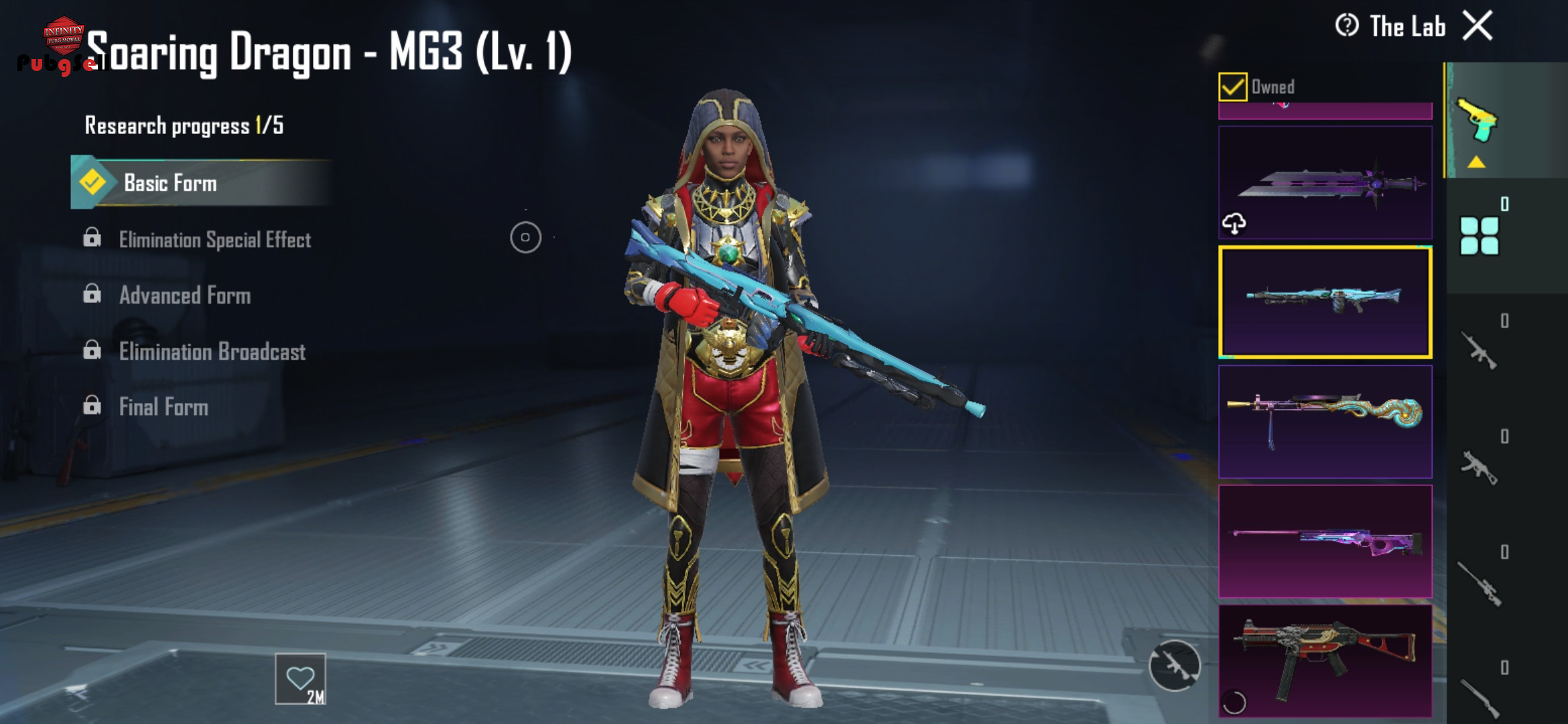
Task: Show all weapons with the grid tab
Action: tap(1479, 236)
